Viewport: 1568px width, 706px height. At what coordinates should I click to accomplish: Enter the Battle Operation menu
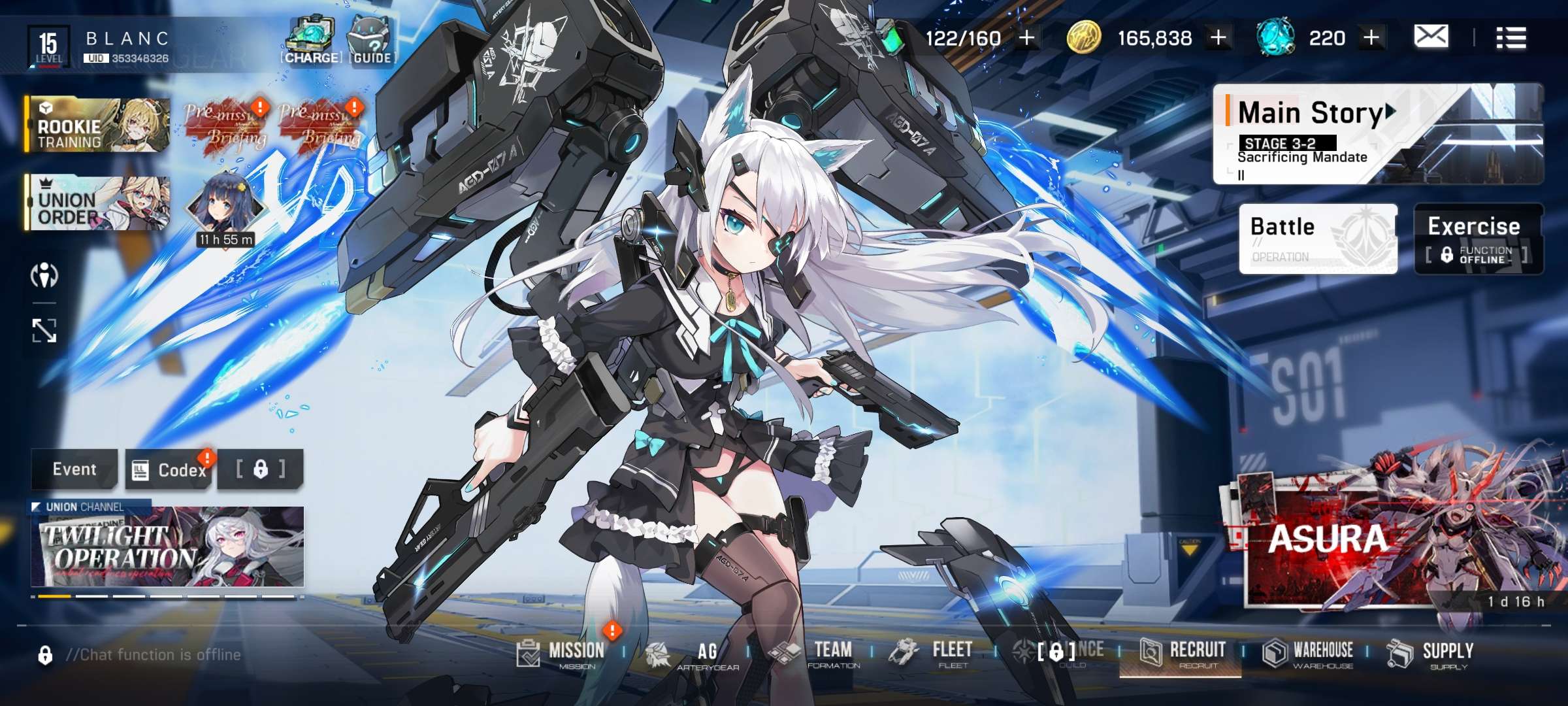coord(1317,238)
